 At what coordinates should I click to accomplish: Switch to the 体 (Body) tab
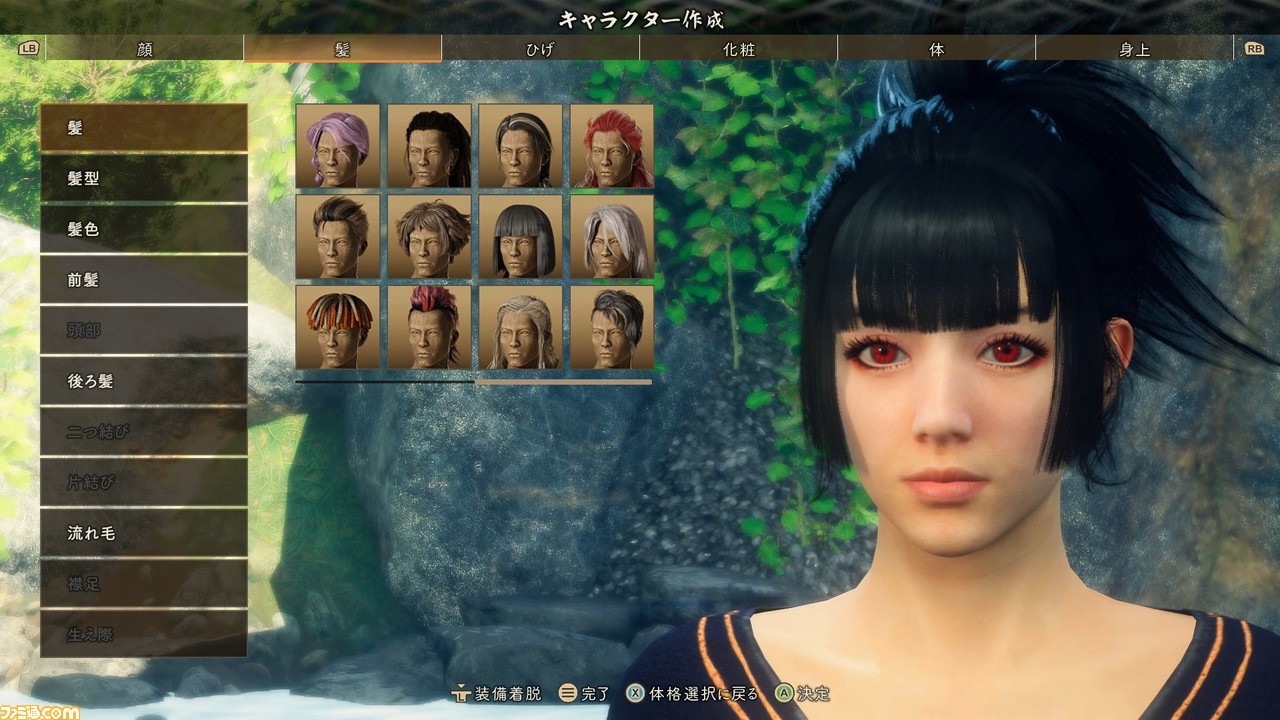click(x=936, y=49)
